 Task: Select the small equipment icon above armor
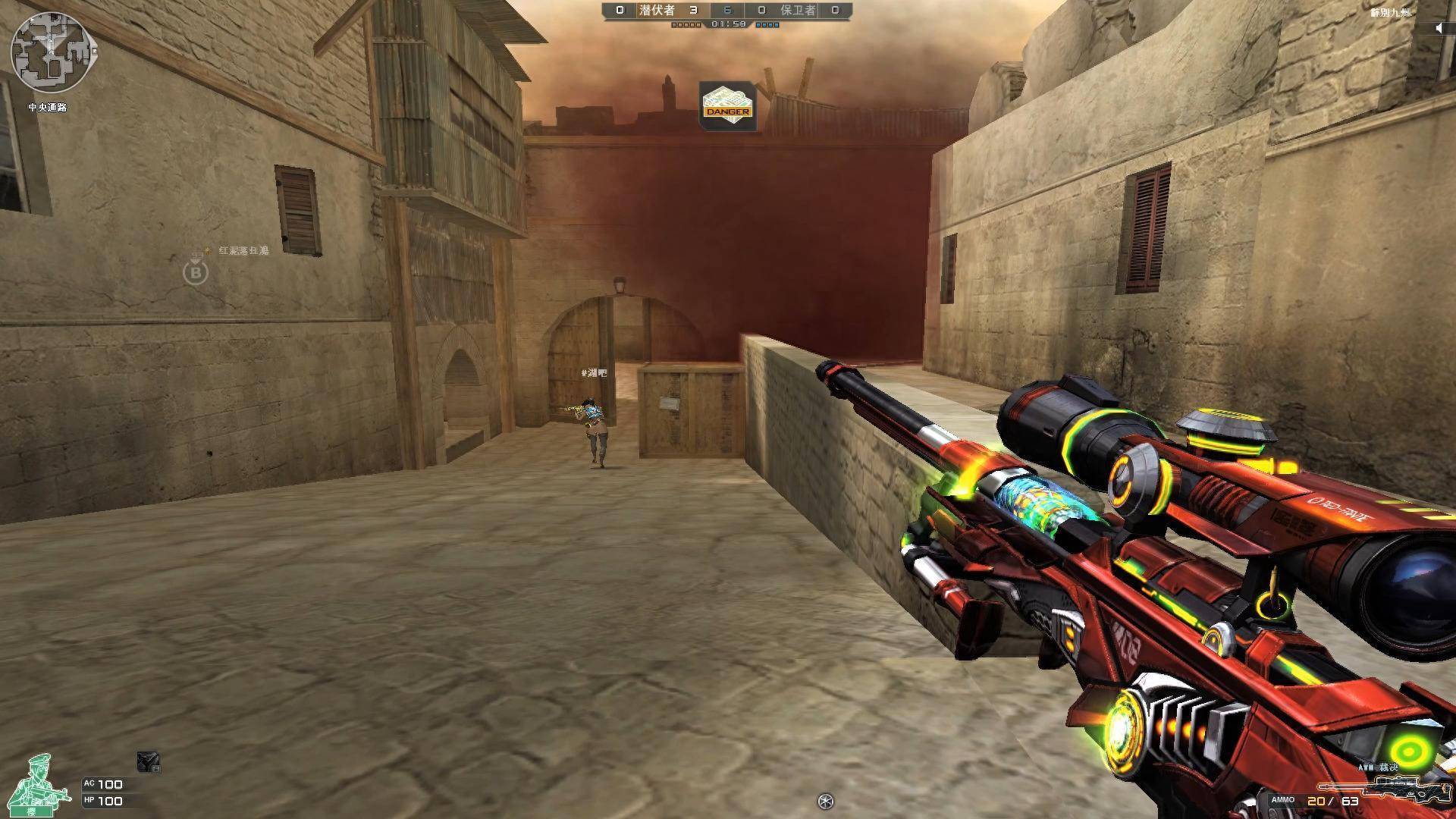pos(148,762)
